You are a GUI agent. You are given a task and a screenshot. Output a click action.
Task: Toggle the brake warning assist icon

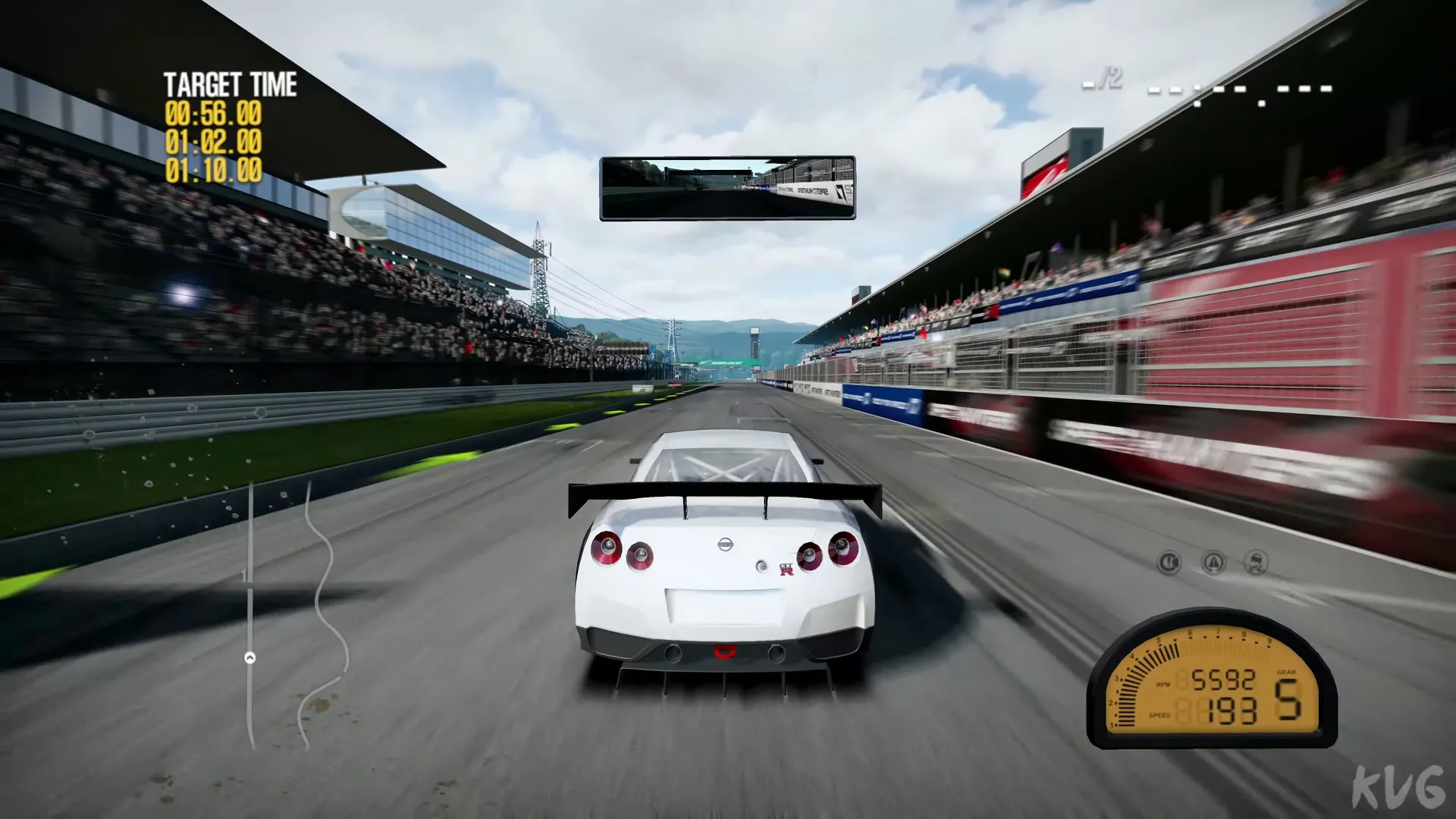[x=1169, y=563]
